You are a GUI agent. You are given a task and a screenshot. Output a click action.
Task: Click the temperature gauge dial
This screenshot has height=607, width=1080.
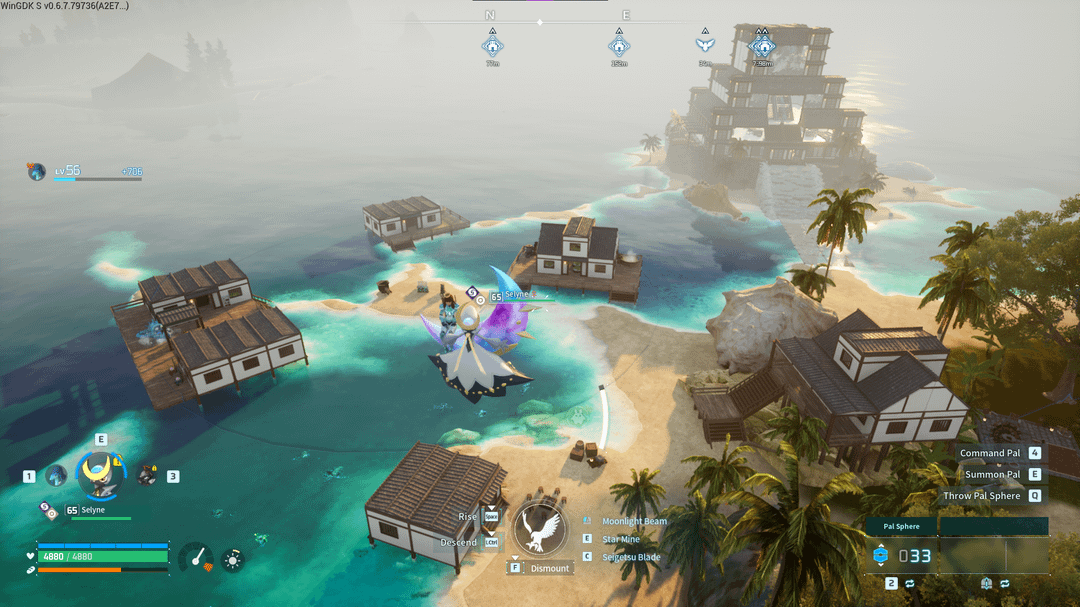coord(196,558)
